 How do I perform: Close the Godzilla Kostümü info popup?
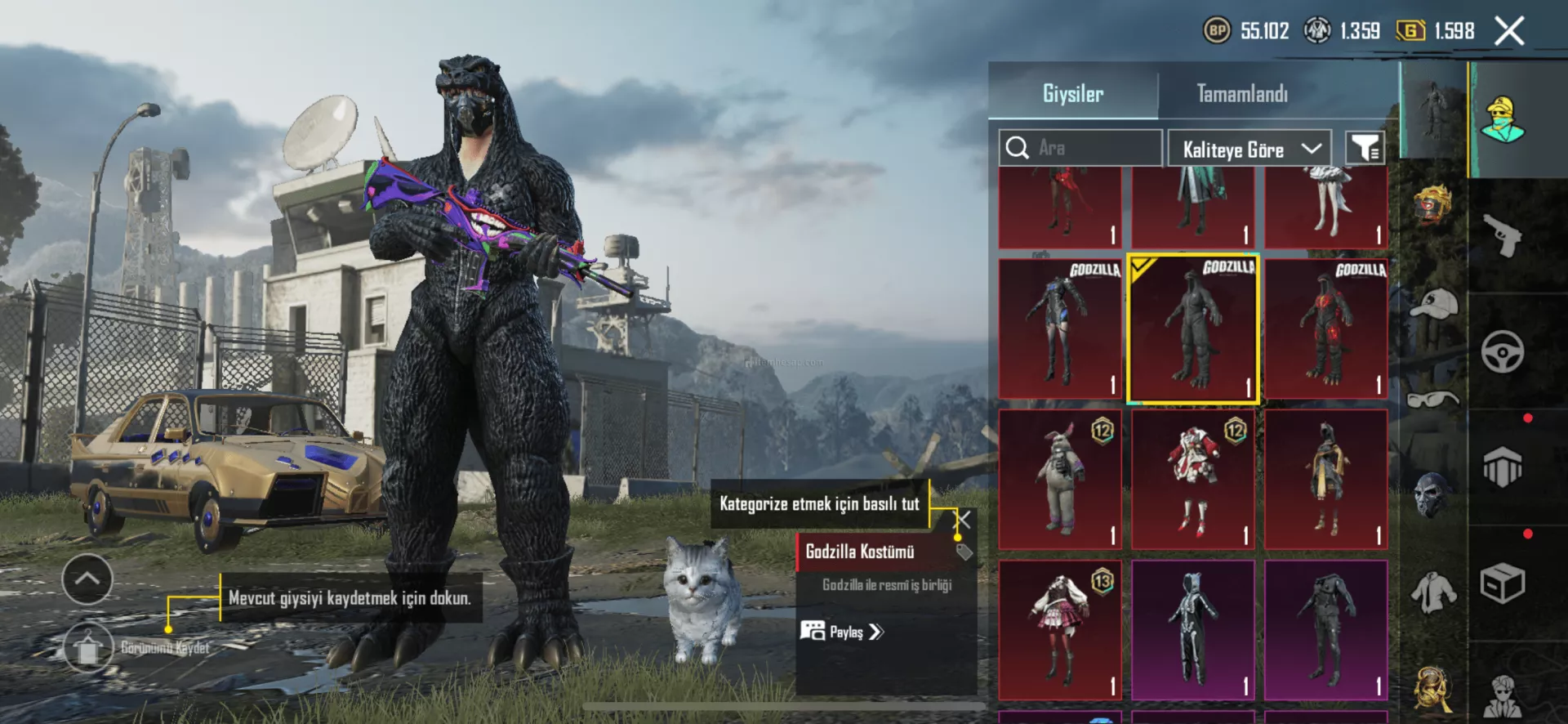(x=964, y=520)
